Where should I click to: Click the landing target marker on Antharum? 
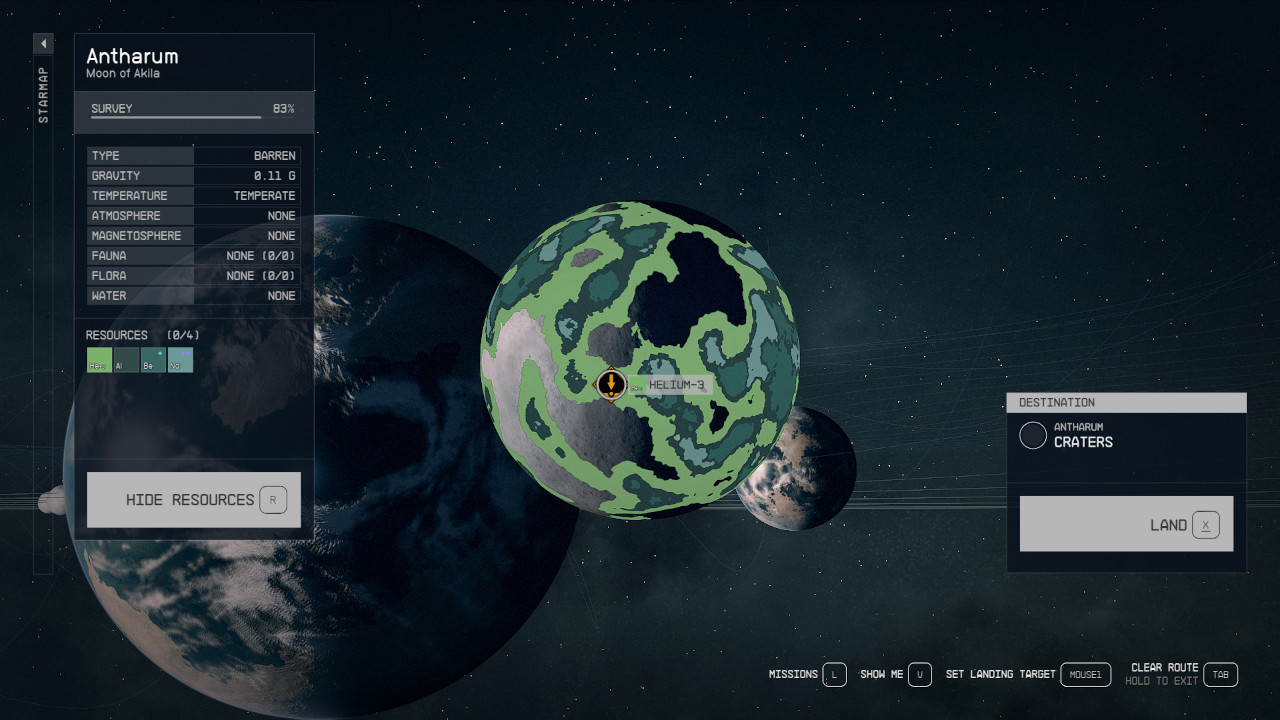pyautogui.click(x=611, y=385)
